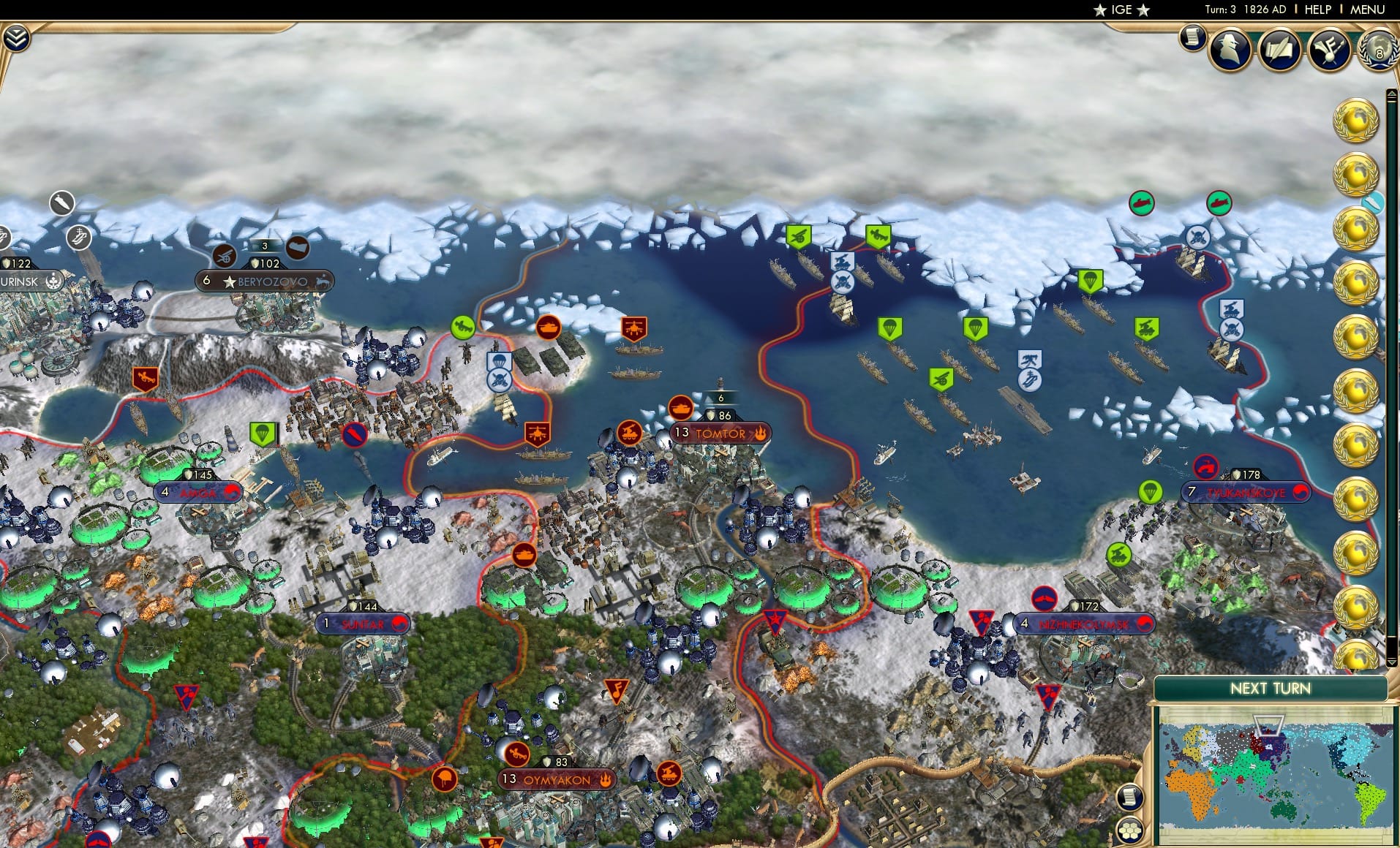
Task: Open the MENU from the top bar
Action: pyautogui.click(x=1369, y=10)
